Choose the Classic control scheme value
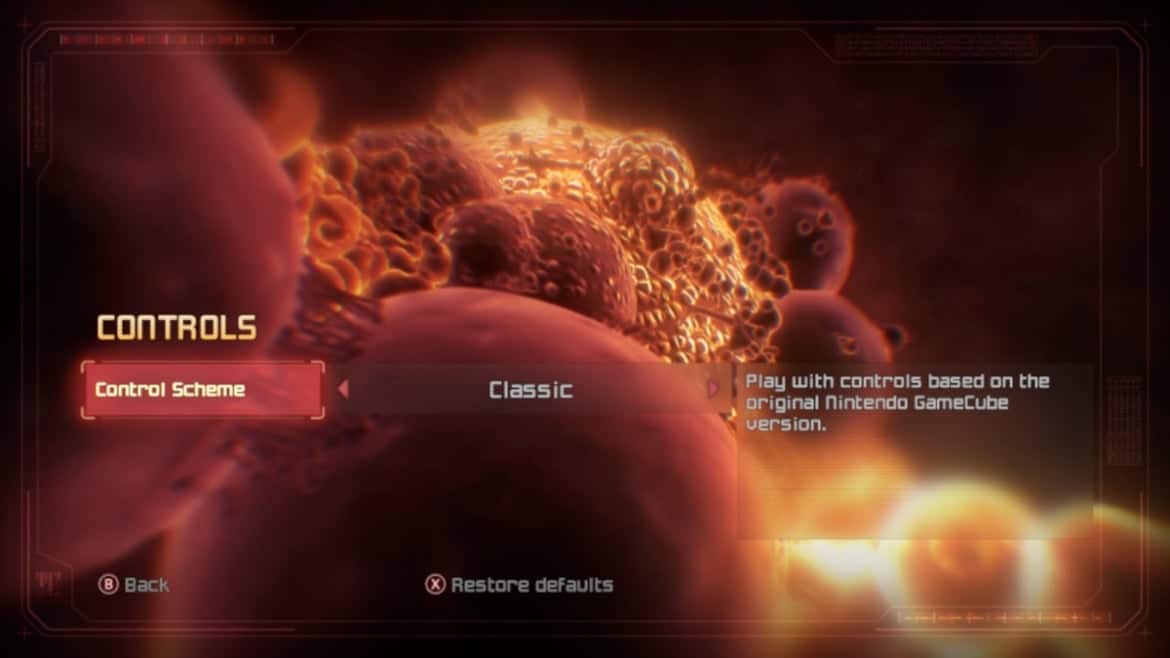 (530, 389)
